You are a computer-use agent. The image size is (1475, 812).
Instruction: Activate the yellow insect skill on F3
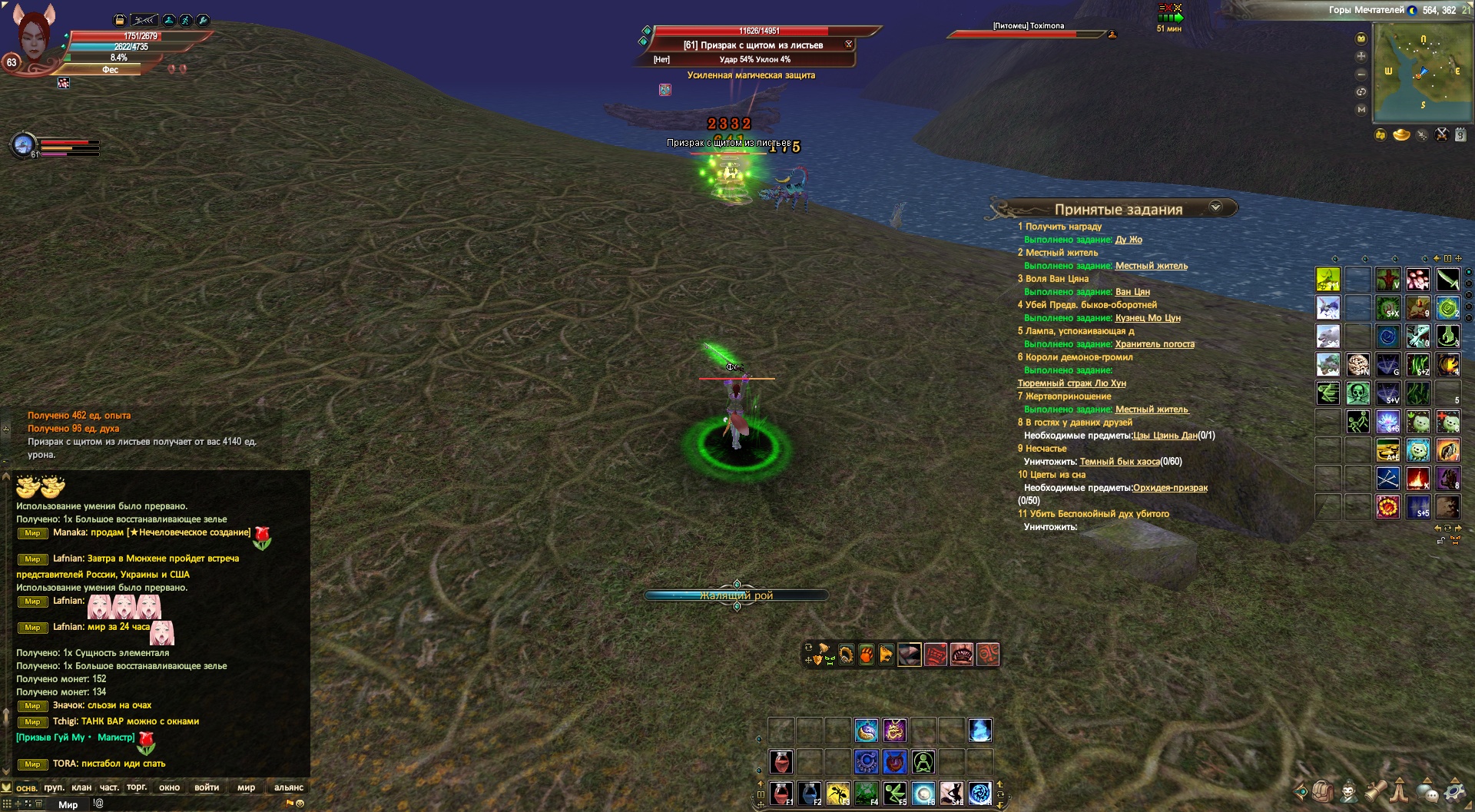click(838, 793)
